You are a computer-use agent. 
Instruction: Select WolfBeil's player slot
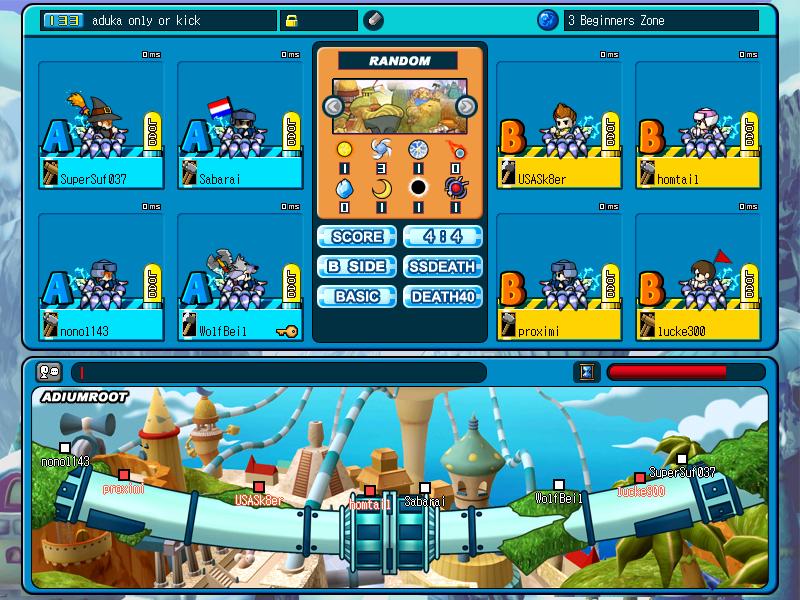pos(240,276)
